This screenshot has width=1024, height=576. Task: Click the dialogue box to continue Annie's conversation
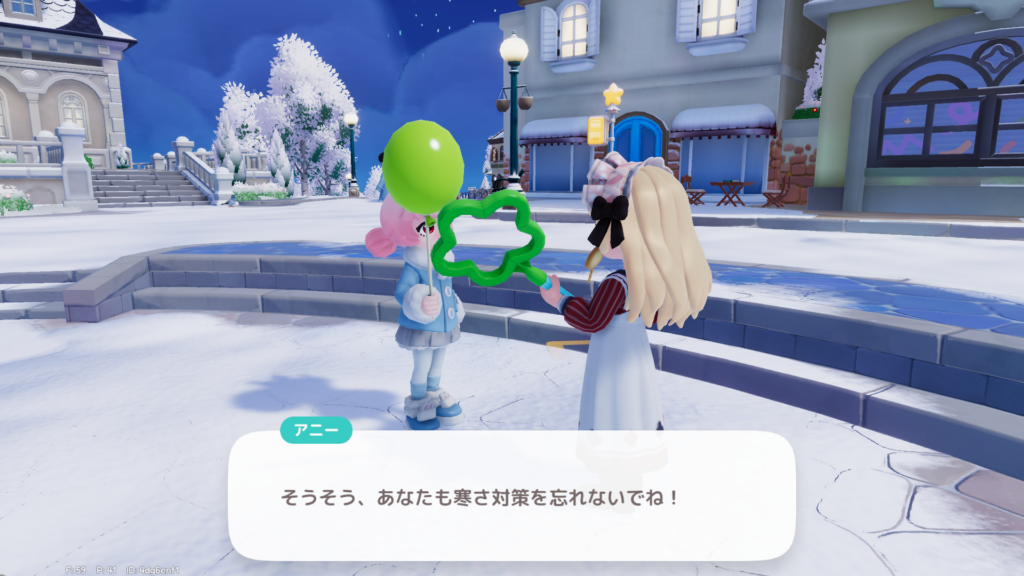coord(511,496)
